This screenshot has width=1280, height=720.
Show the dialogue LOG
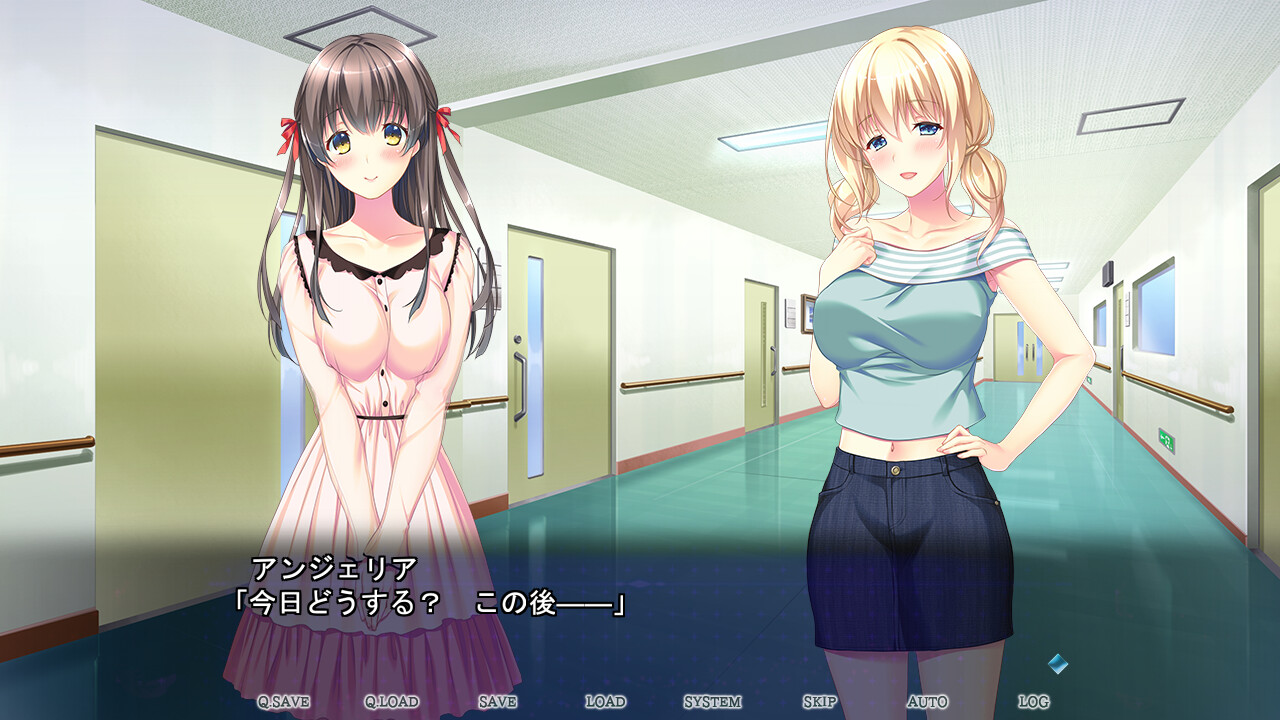1033,702
